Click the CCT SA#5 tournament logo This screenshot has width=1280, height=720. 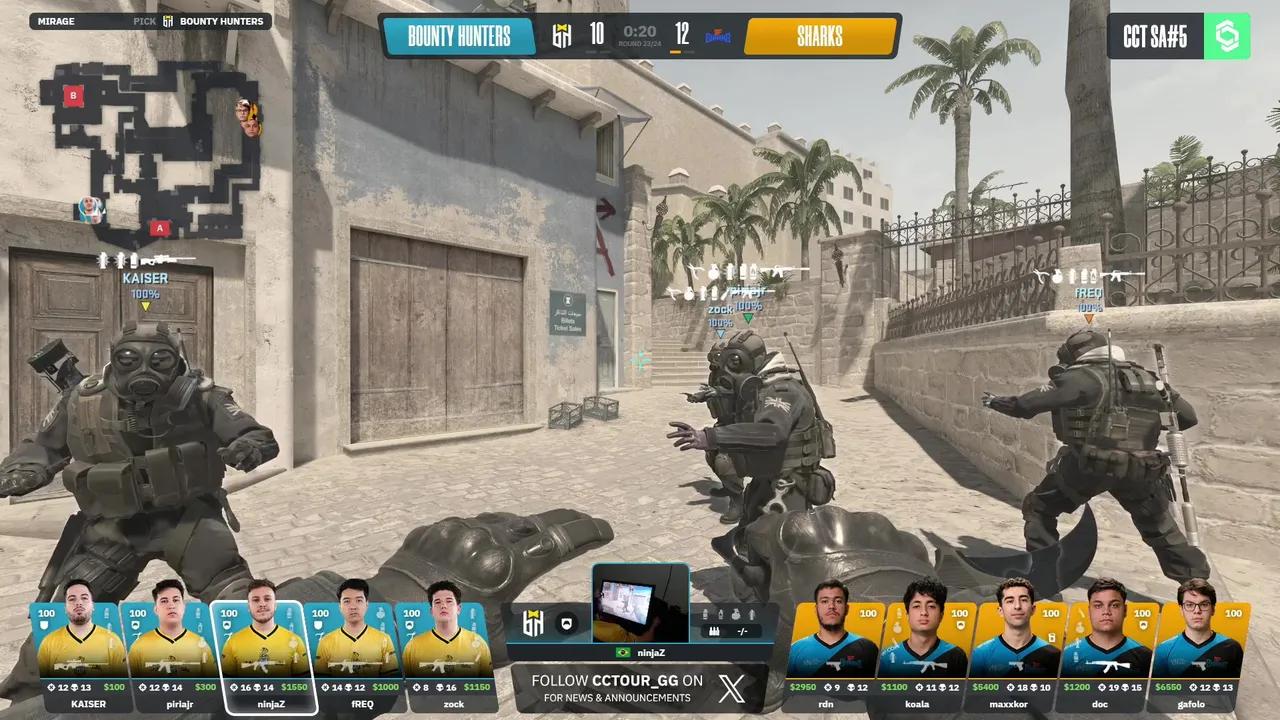(x=1179, y=36)
